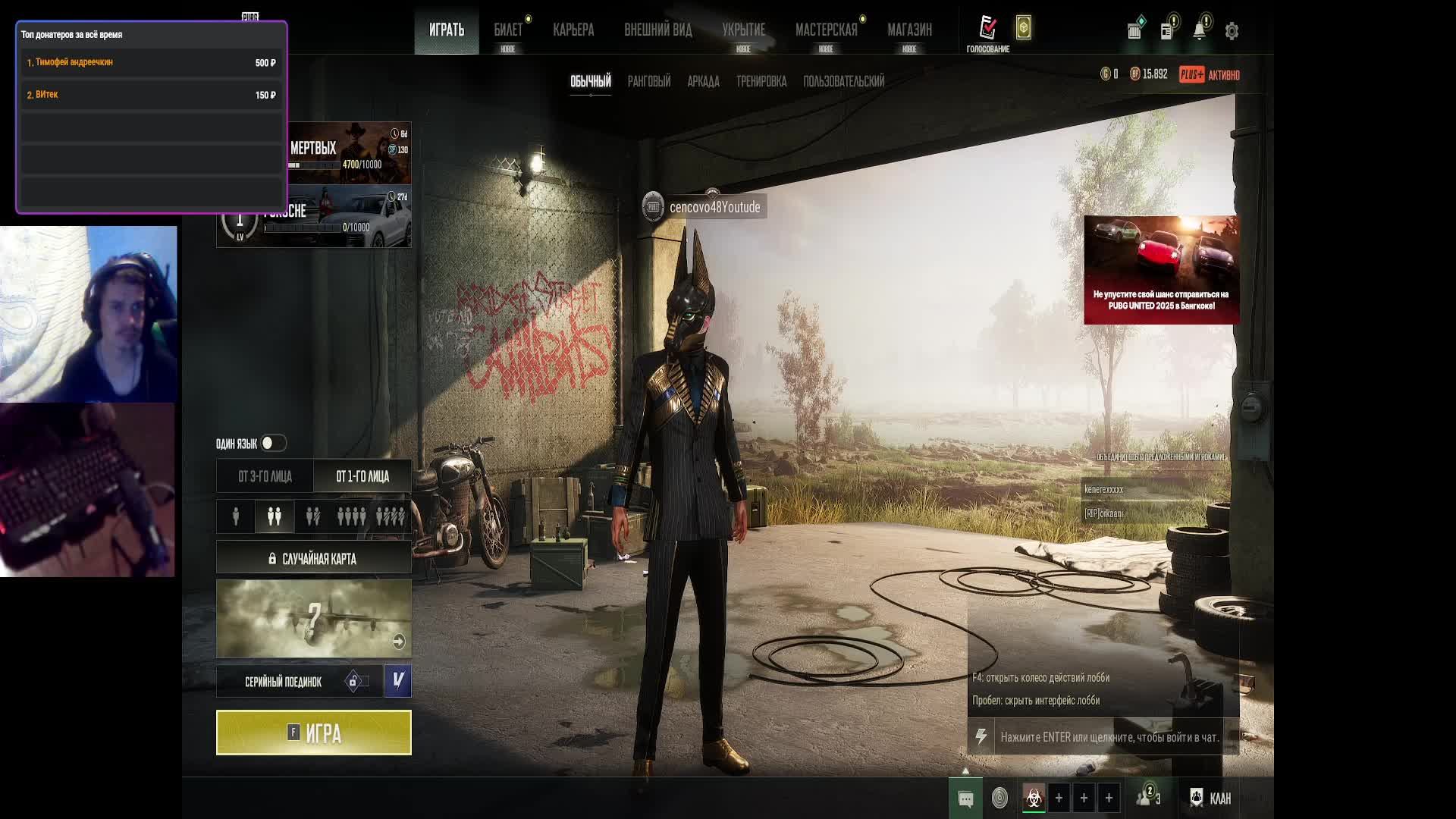Select the РАНГОВЫЙ ranked mode
Screen dimensions: 1456x819
click(x=648, y=81)
